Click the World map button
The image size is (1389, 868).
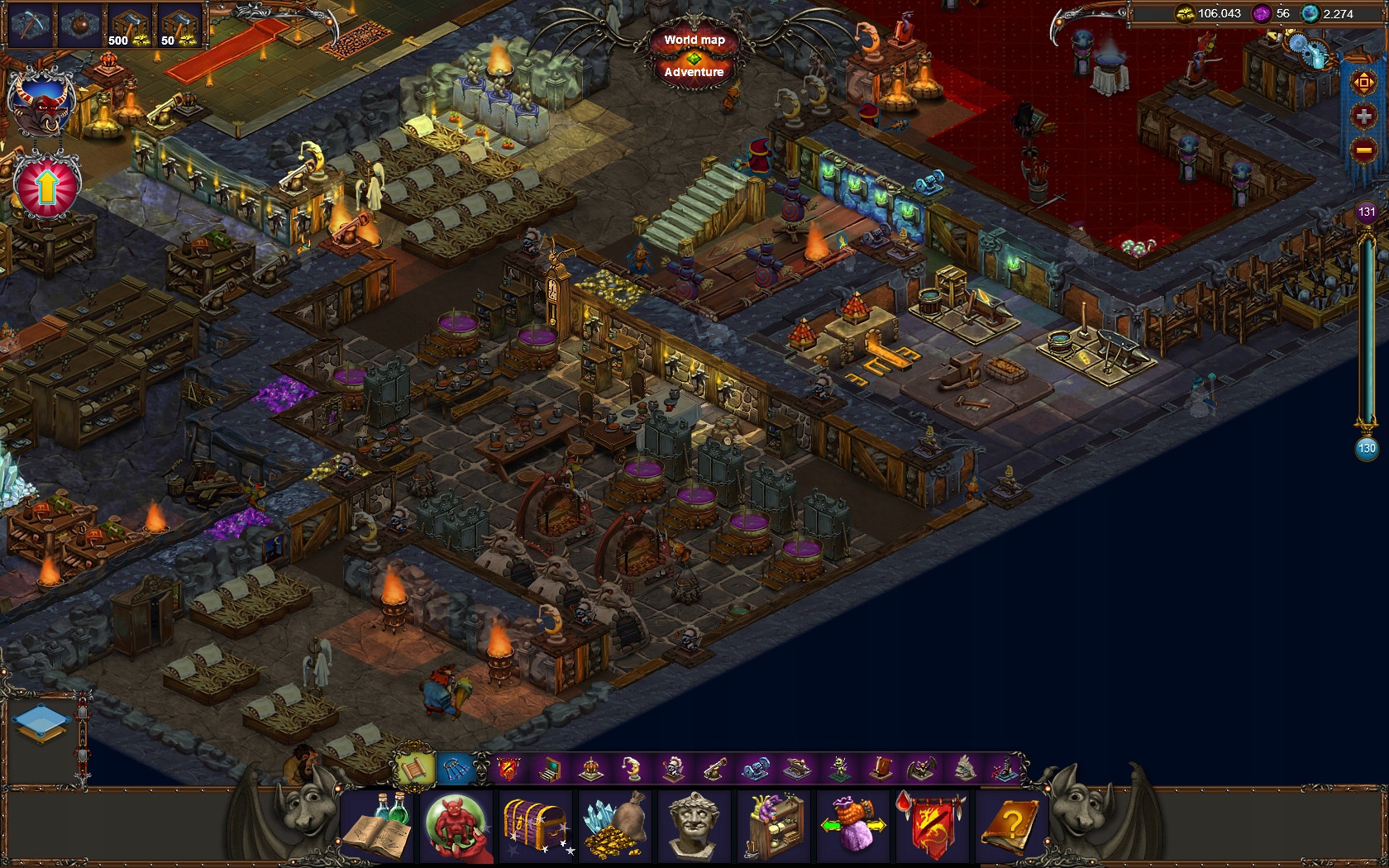point(695,39)
